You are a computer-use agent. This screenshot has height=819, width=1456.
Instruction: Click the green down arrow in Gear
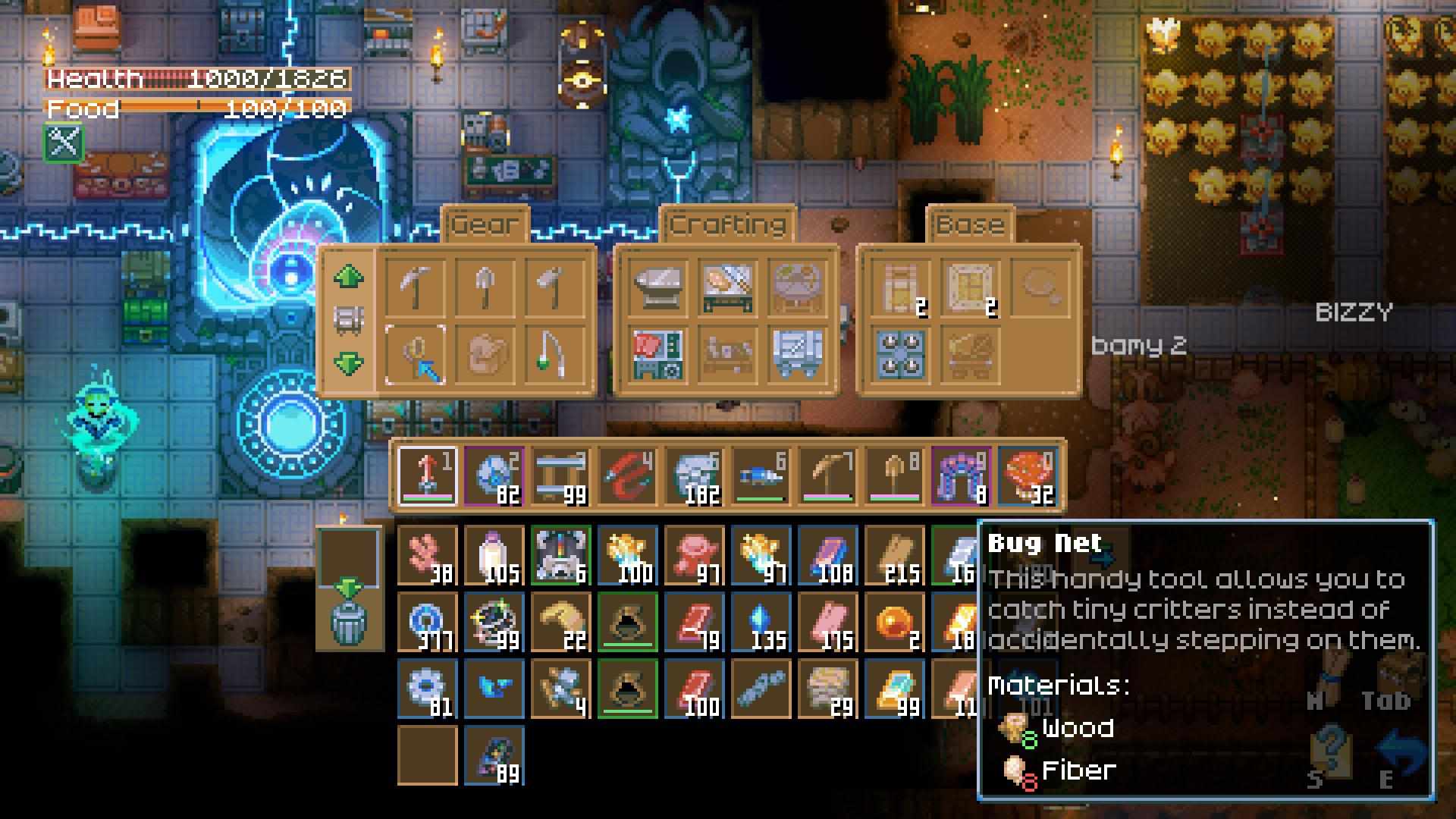coord(348,363)
